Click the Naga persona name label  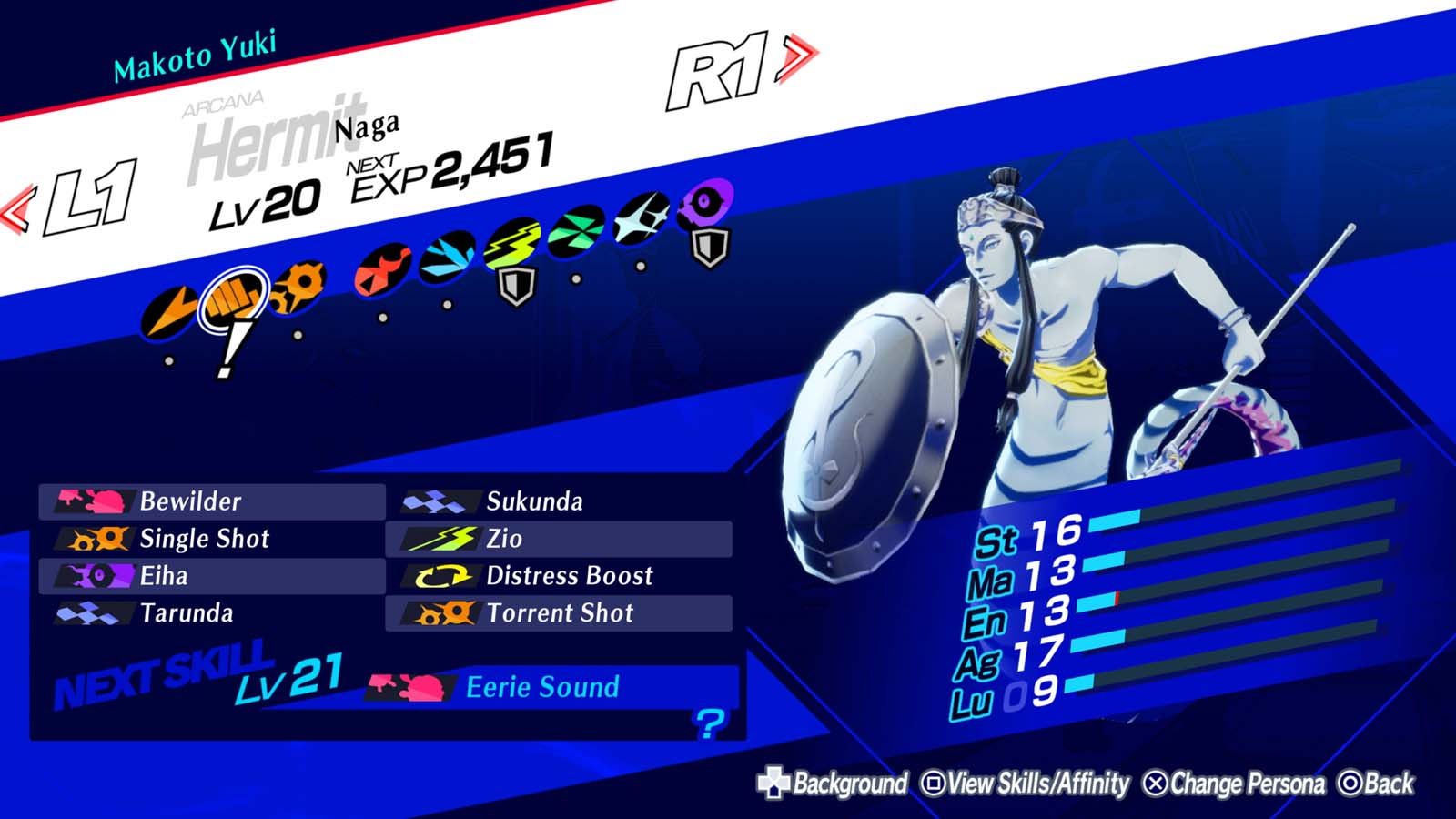368,128
